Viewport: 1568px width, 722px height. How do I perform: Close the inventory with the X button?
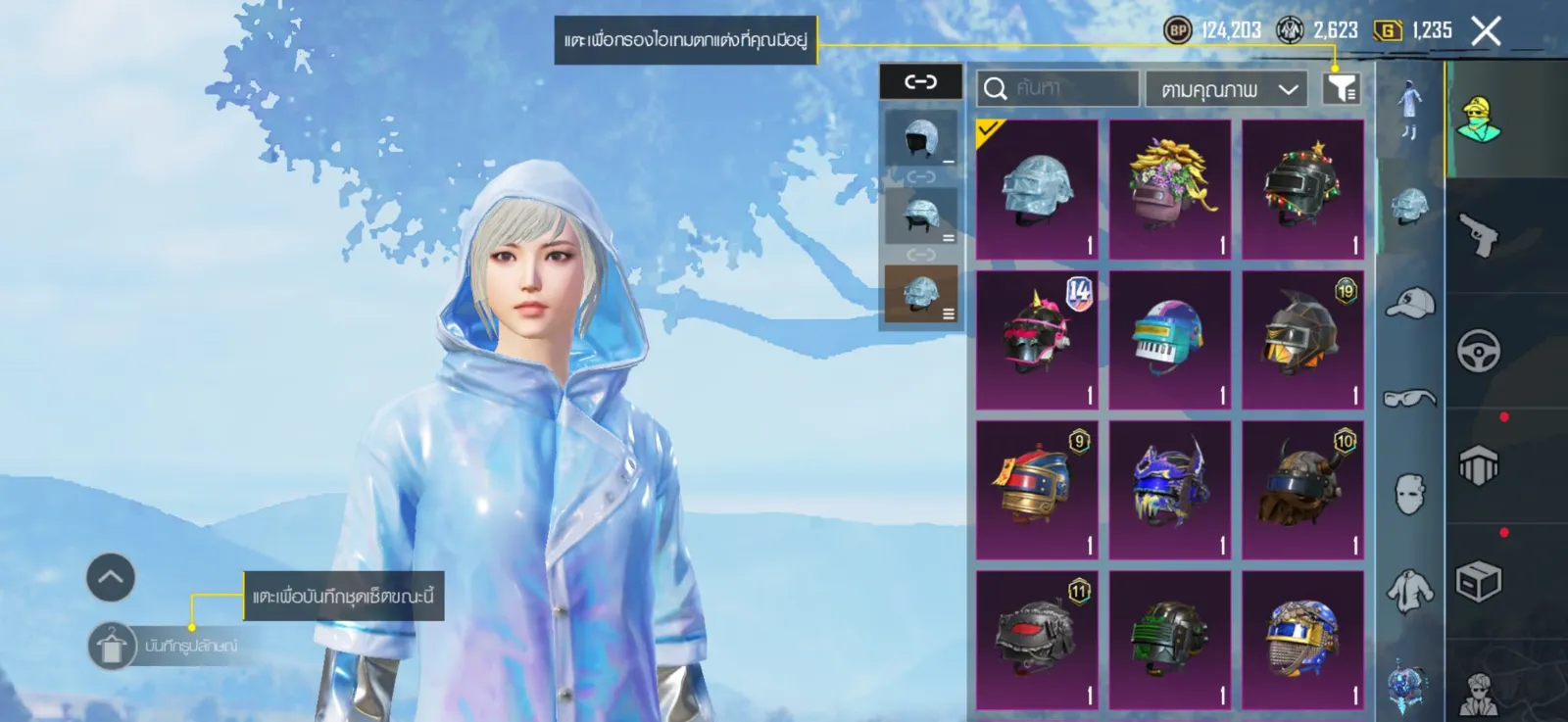click(x=1486, y=31)
